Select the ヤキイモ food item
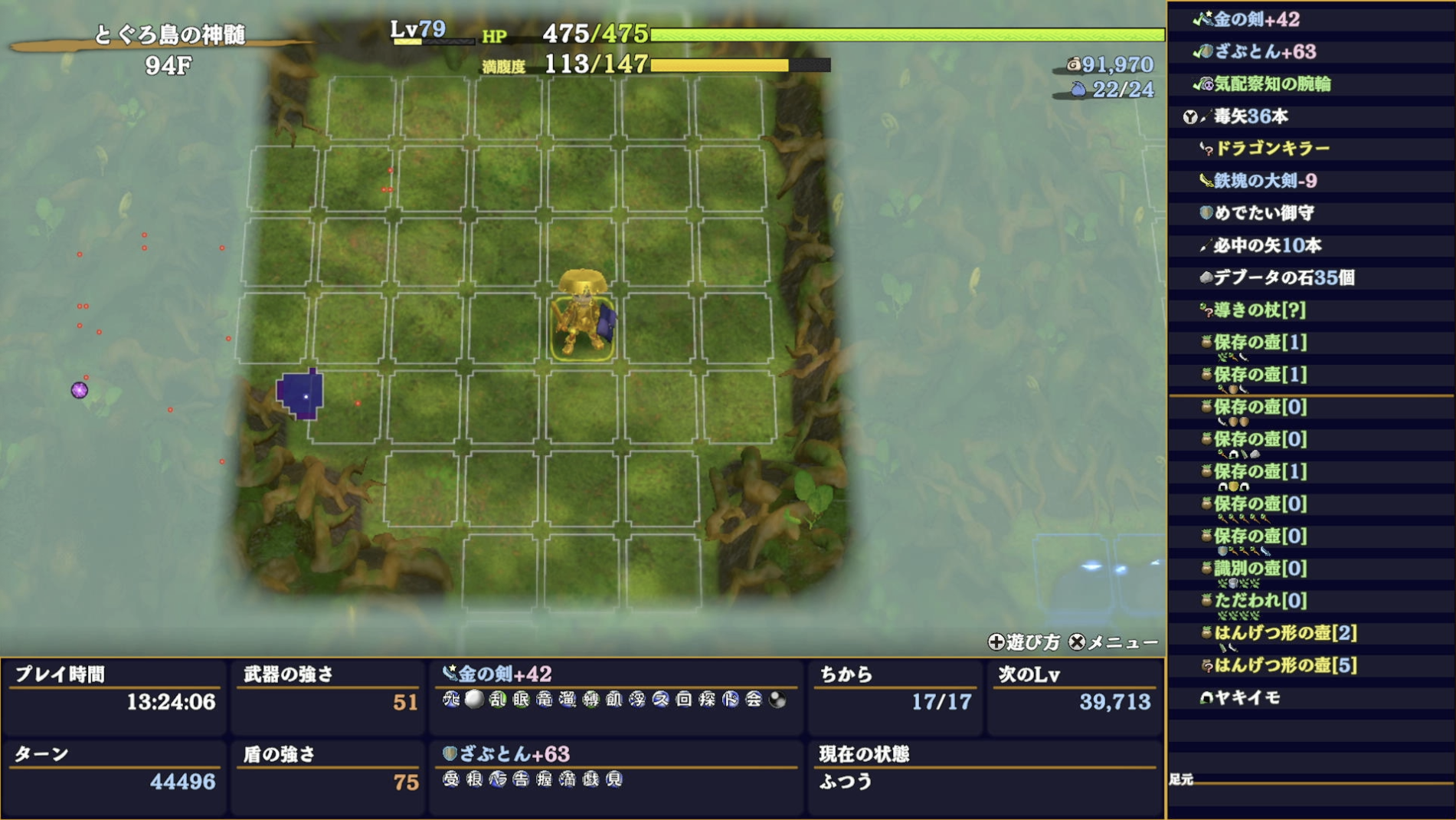1456x820 pixels. point(1247,697)
